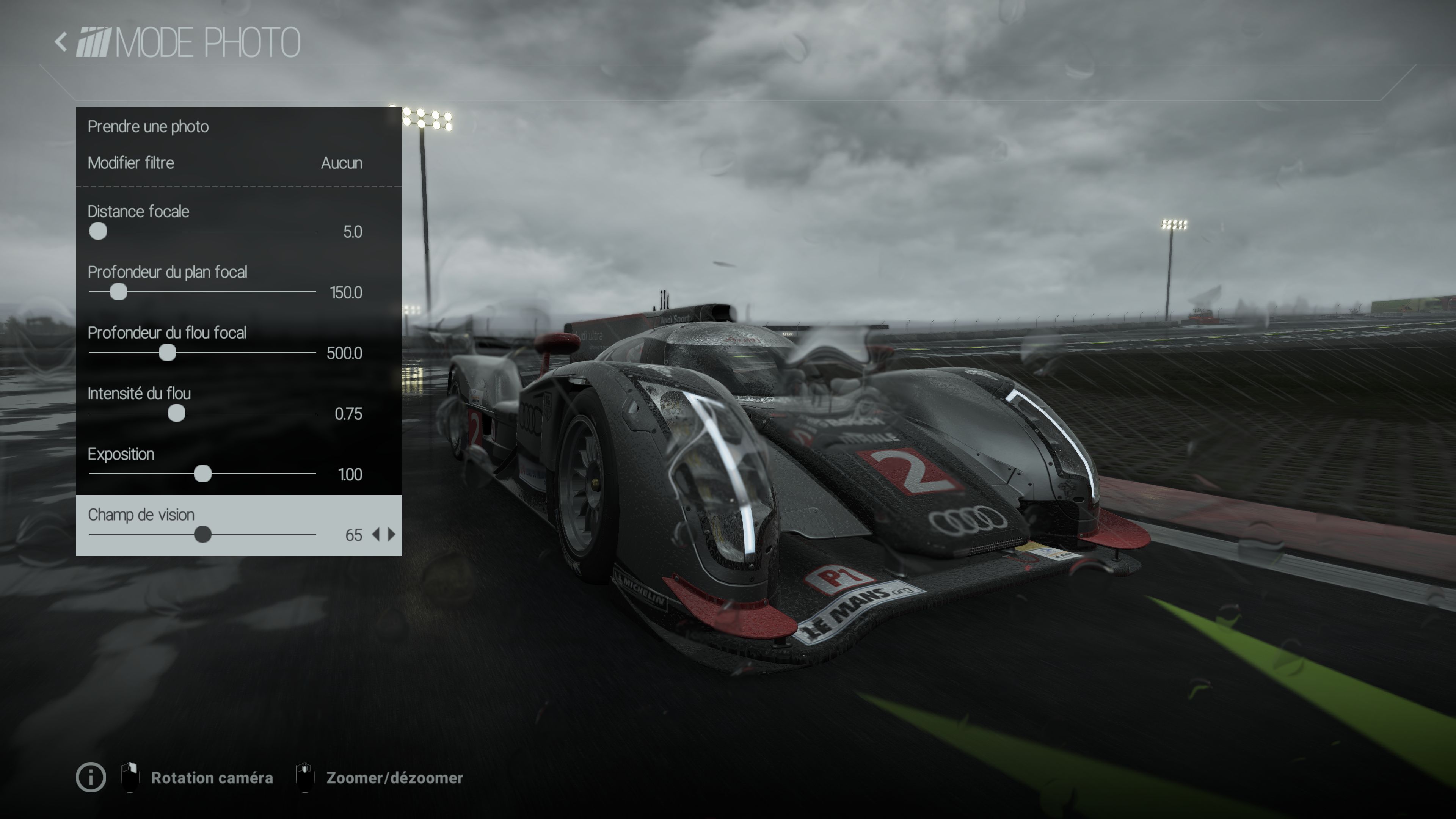Decrease Champ de vision with left arrow

pyautogui.click(x=376, y=535)
